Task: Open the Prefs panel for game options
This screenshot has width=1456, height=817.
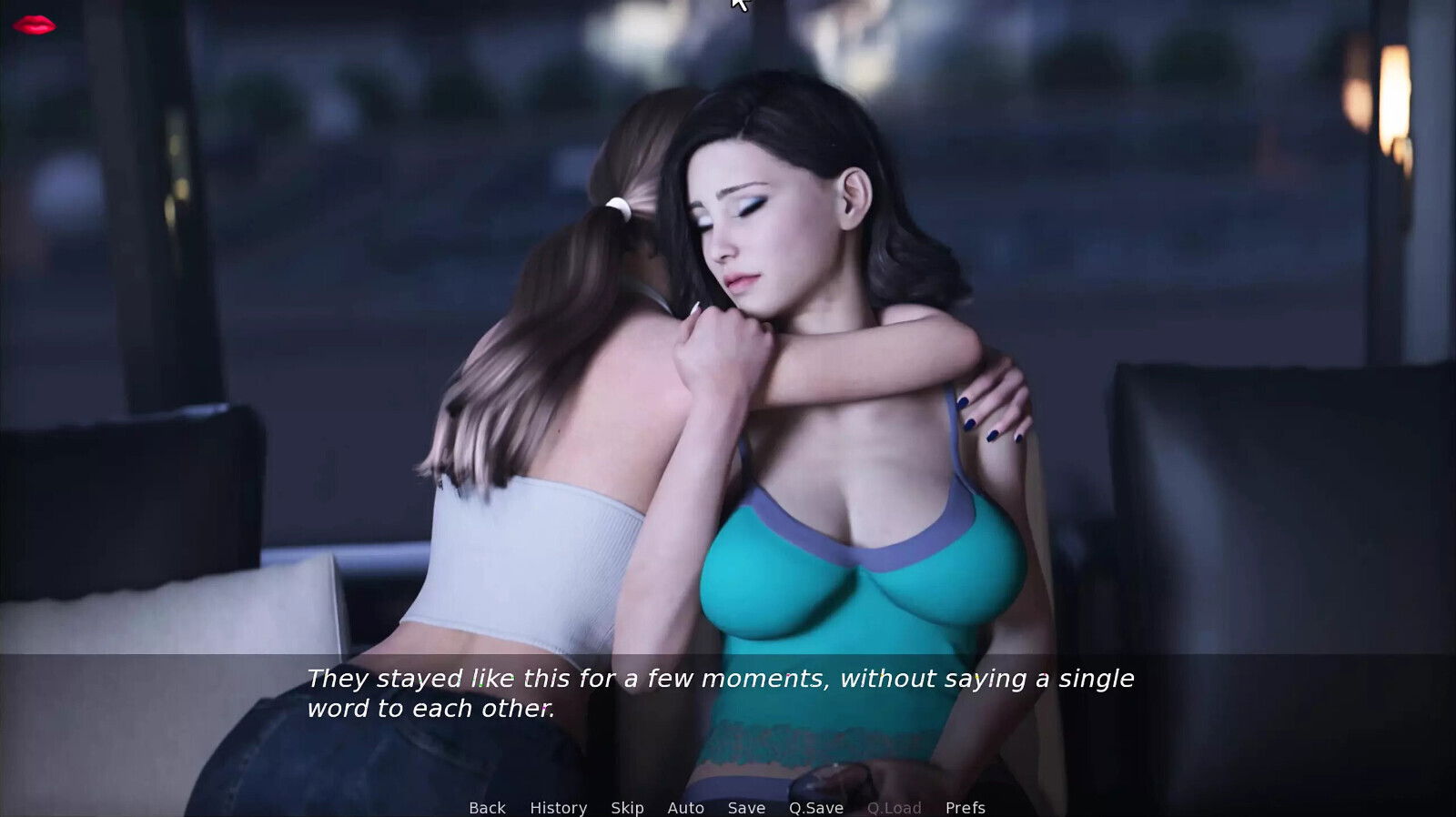Action: click(x=965, y=808)
